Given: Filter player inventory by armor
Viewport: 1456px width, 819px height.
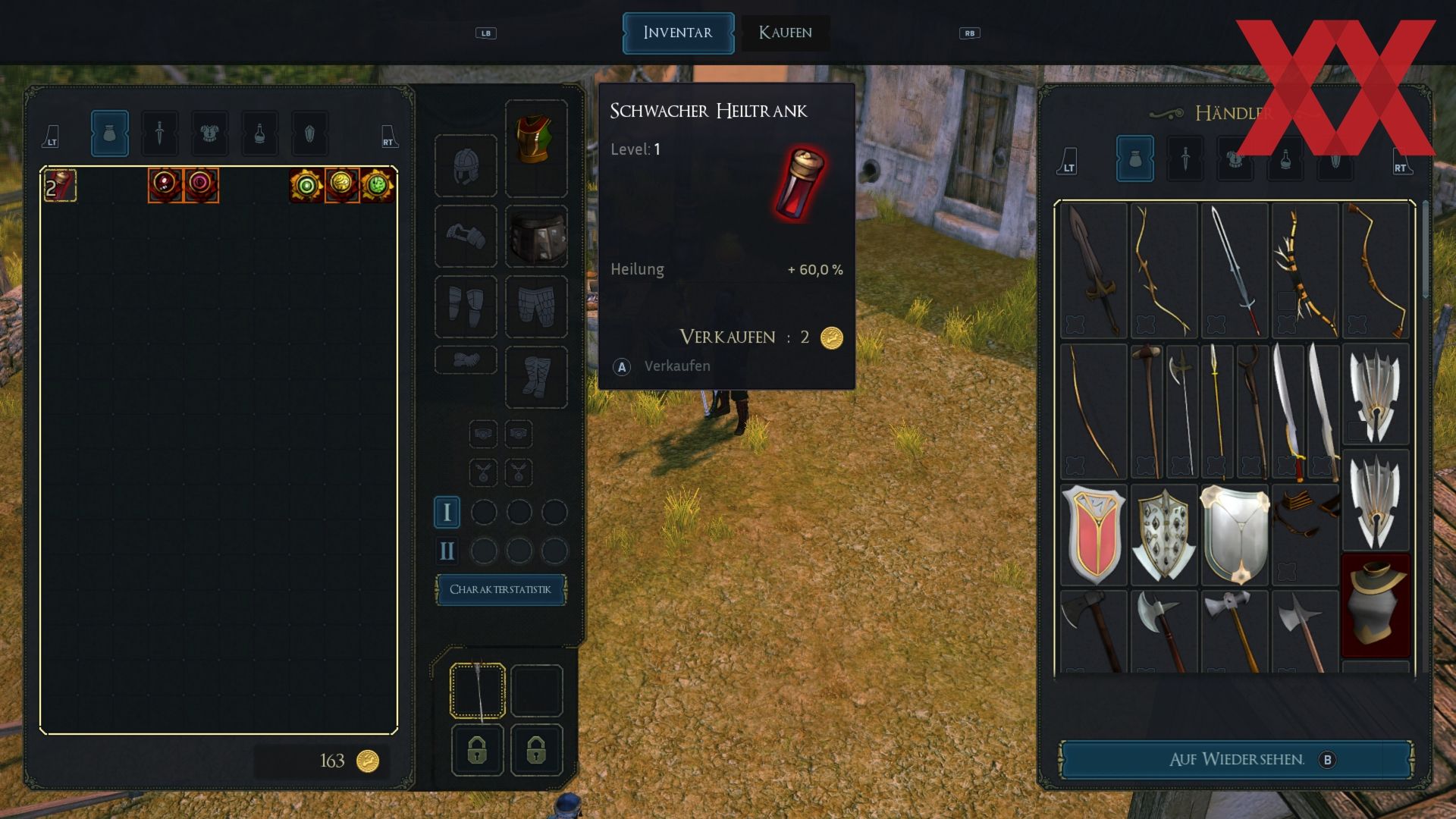Looking at the screenshot, I should click(209, 133).
